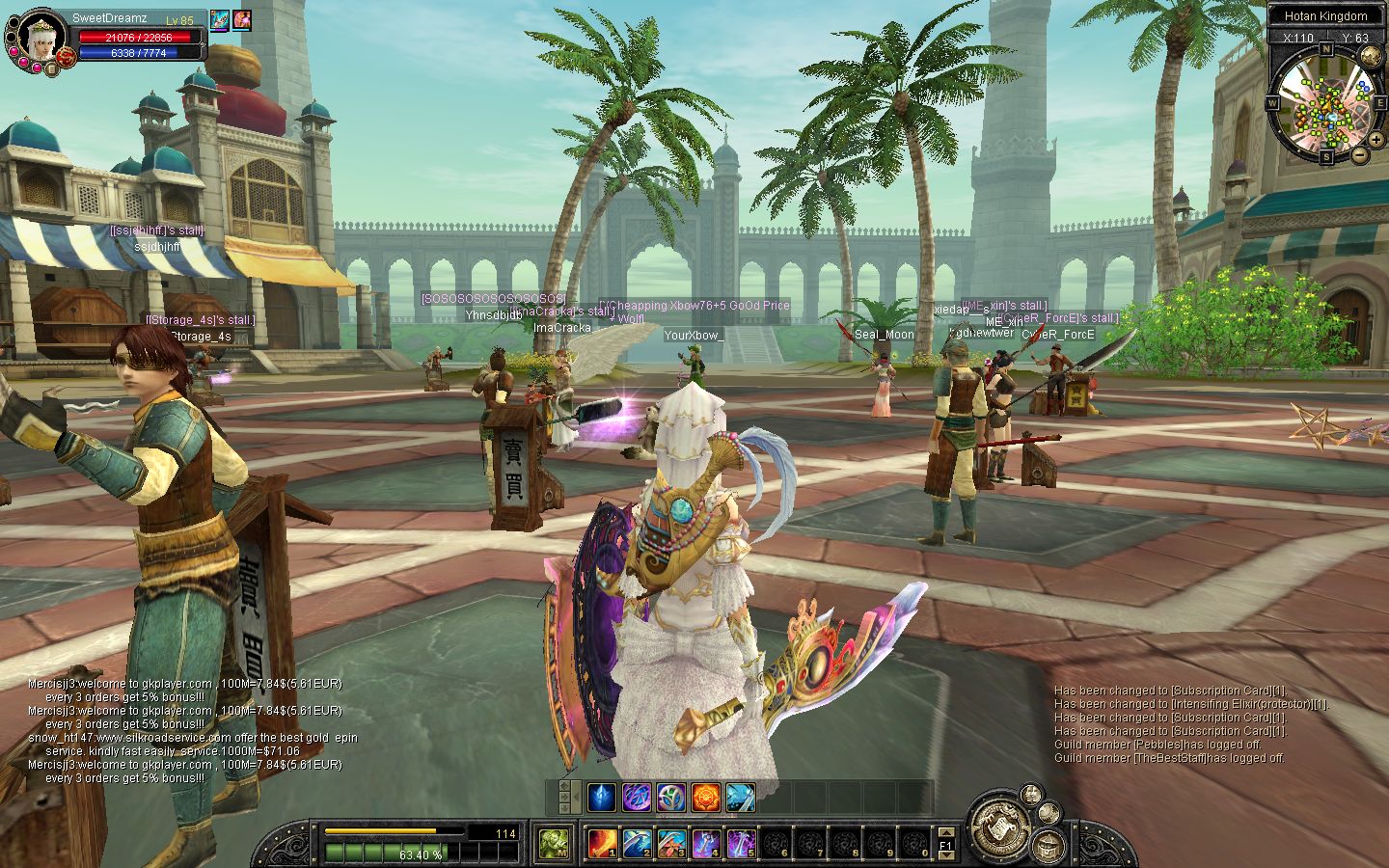
Task: Cast the skill in hotbar slot 4
Action: 706,844
